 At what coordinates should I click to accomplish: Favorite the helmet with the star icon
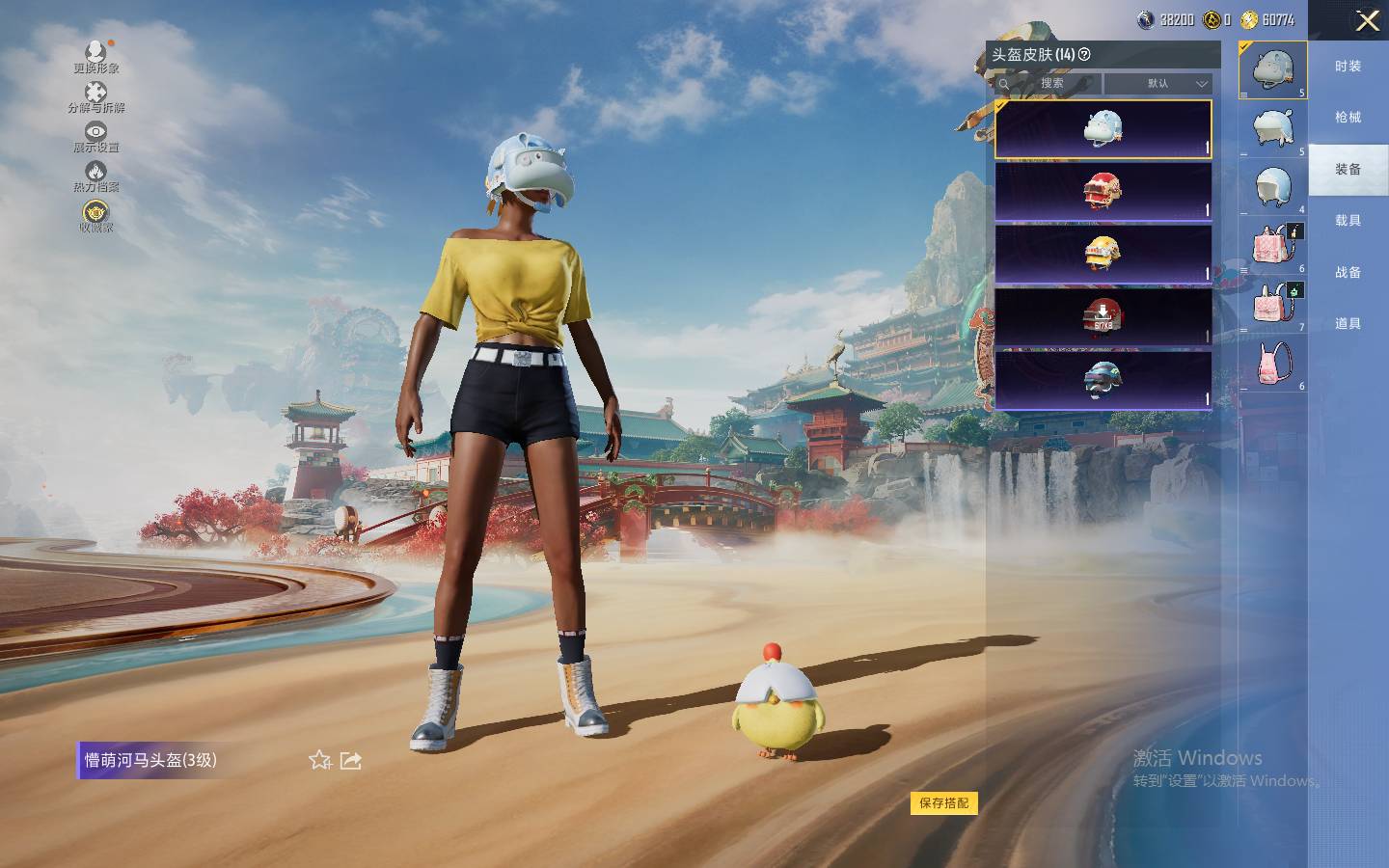(319, 760)
